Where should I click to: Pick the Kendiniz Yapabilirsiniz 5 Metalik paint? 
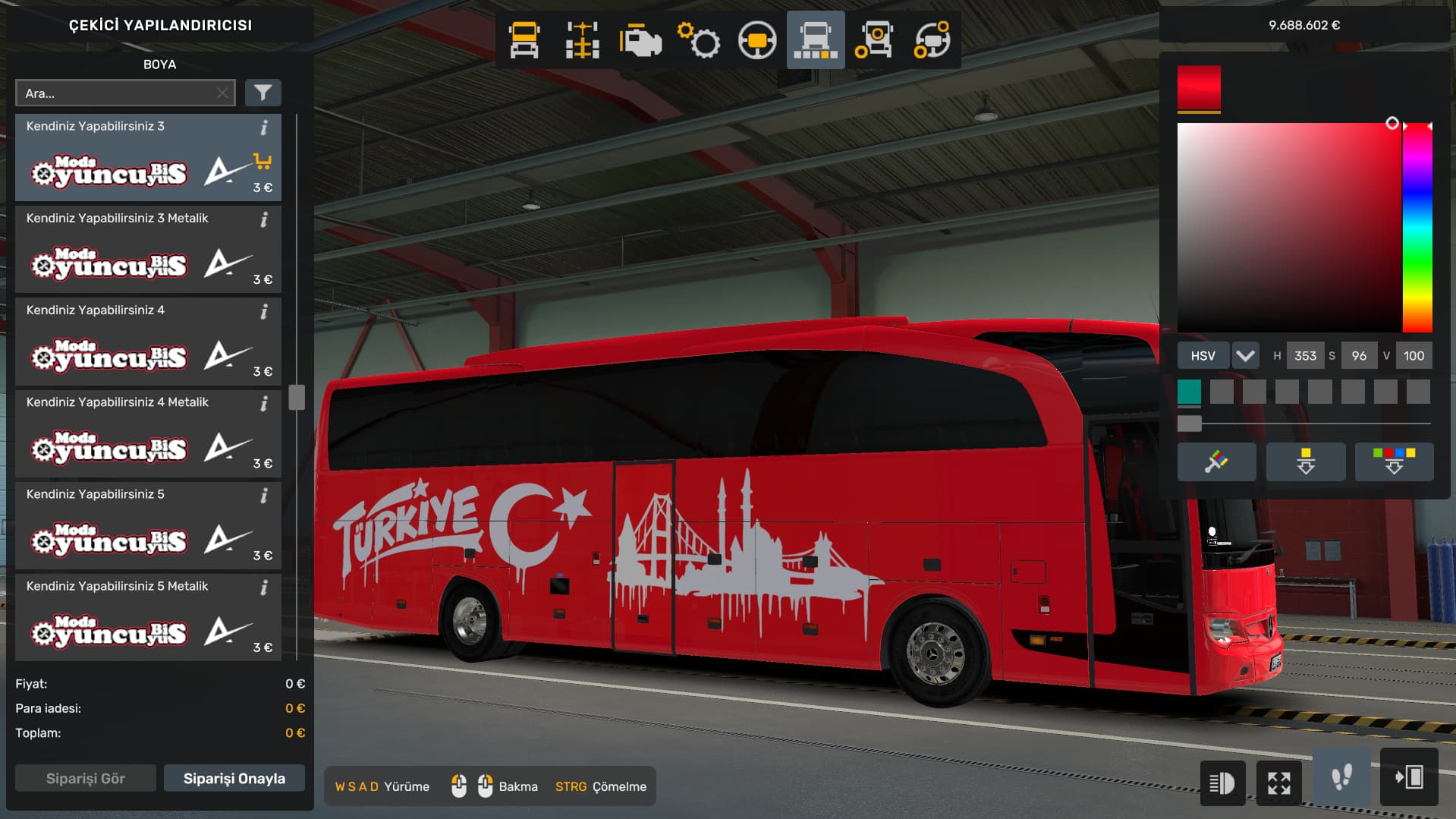pyautogui.click(x=148, y=617)
